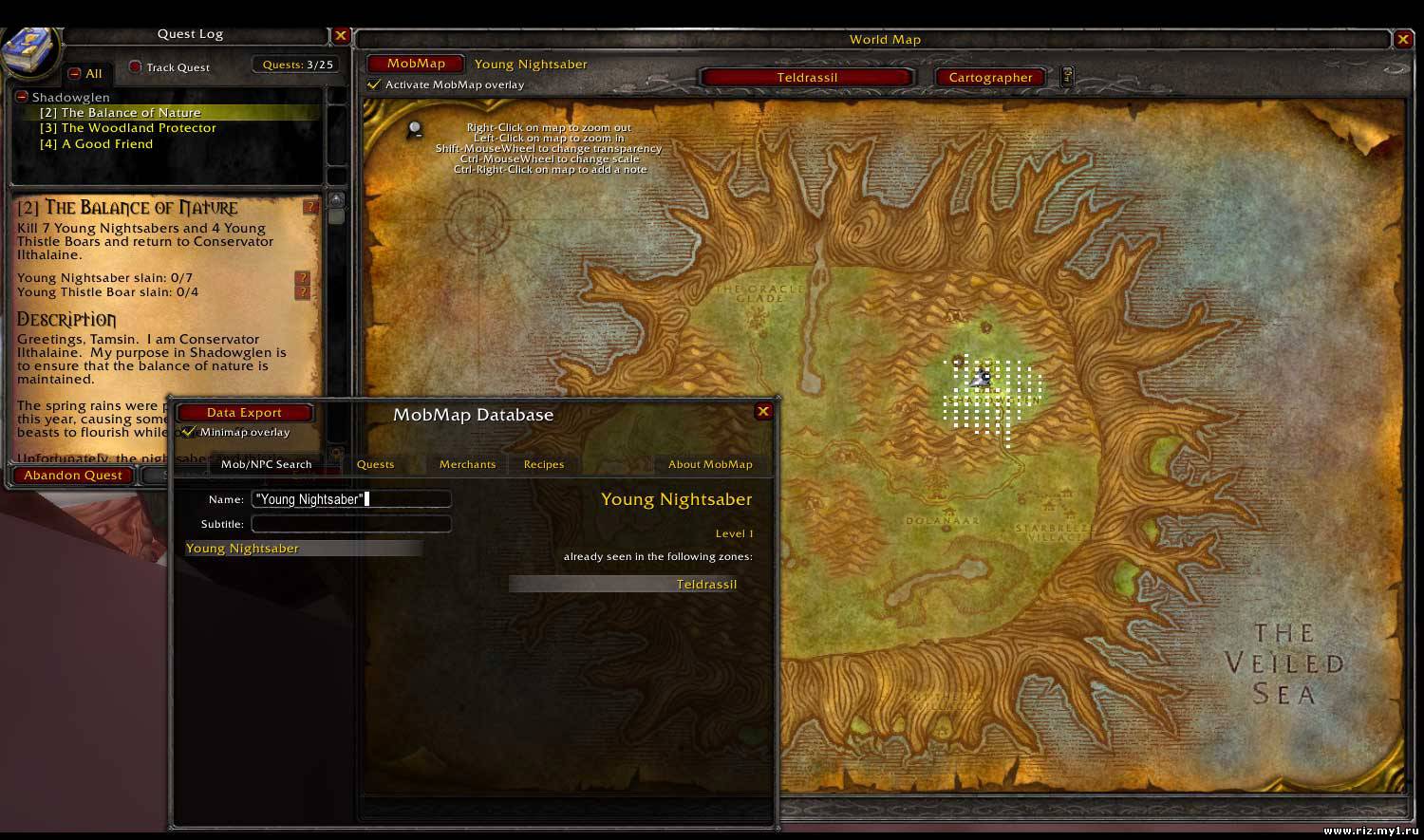Toggle the Minimap overlay checkbox
1424x840 pixels.
tap(189, 432)
